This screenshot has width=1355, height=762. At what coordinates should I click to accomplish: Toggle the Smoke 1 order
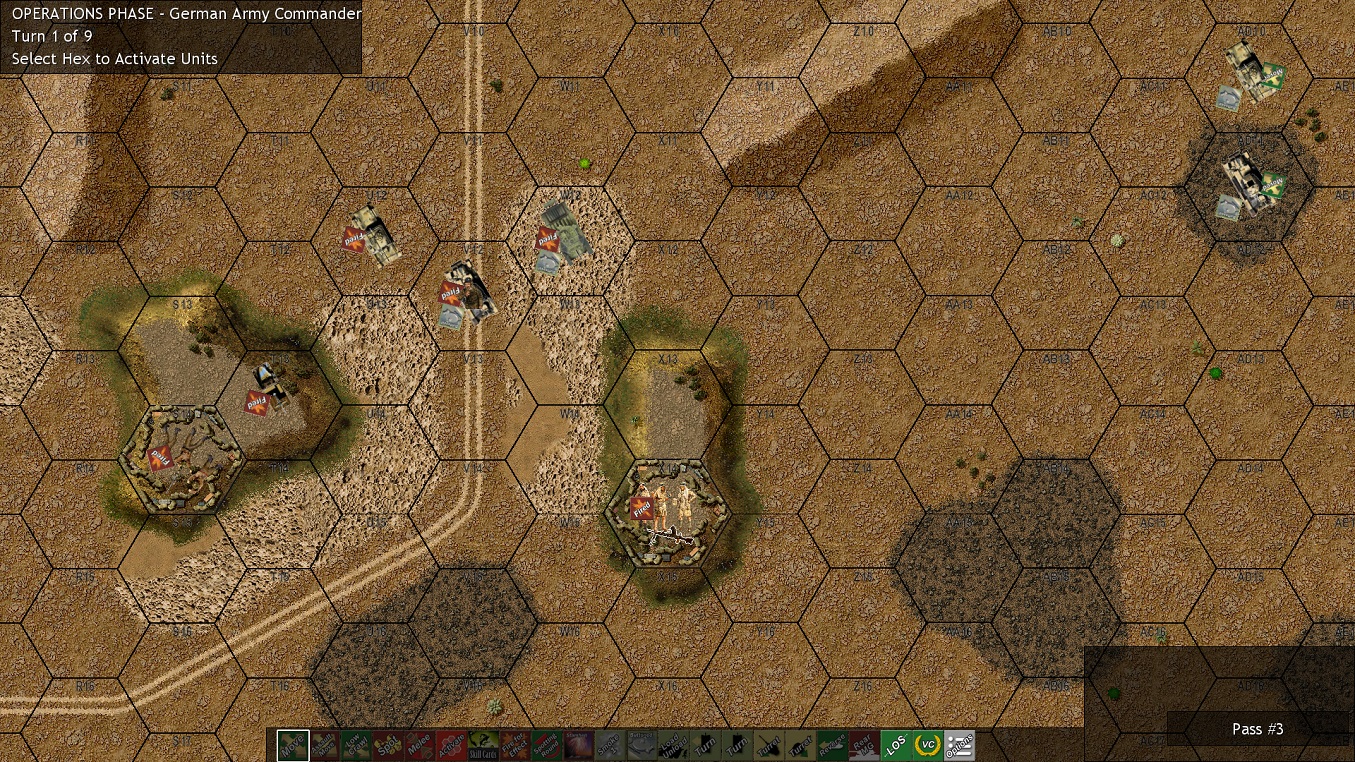point(610,745)
